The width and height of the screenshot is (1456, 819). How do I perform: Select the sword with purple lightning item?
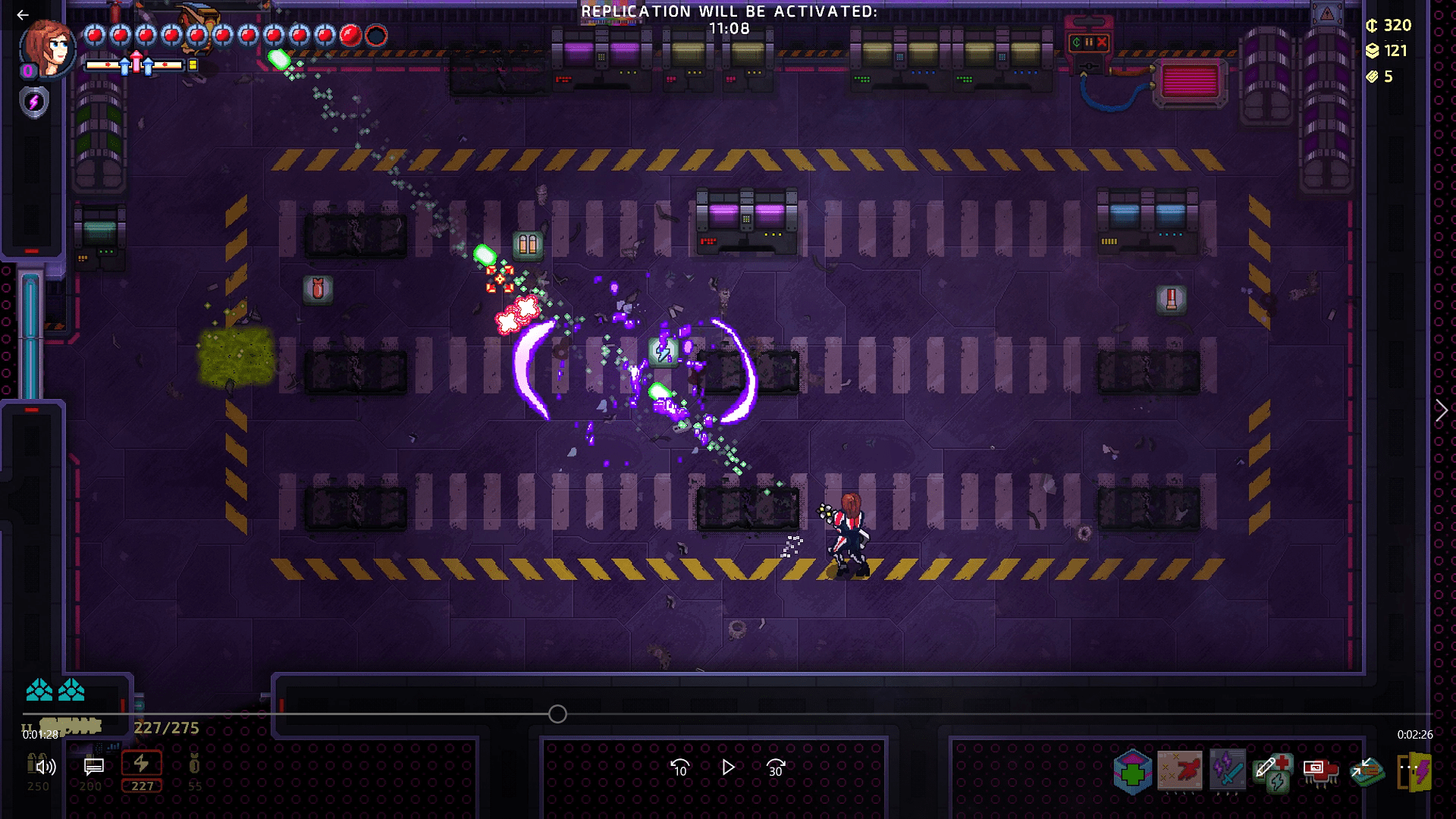(1228, 770)
